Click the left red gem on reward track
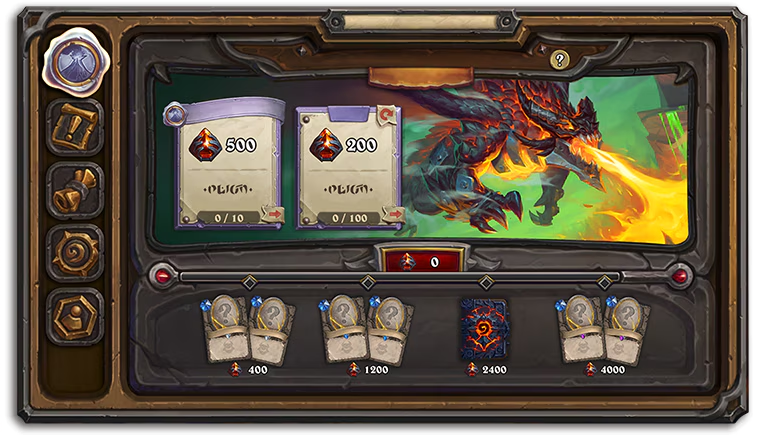 pos(160,274)
